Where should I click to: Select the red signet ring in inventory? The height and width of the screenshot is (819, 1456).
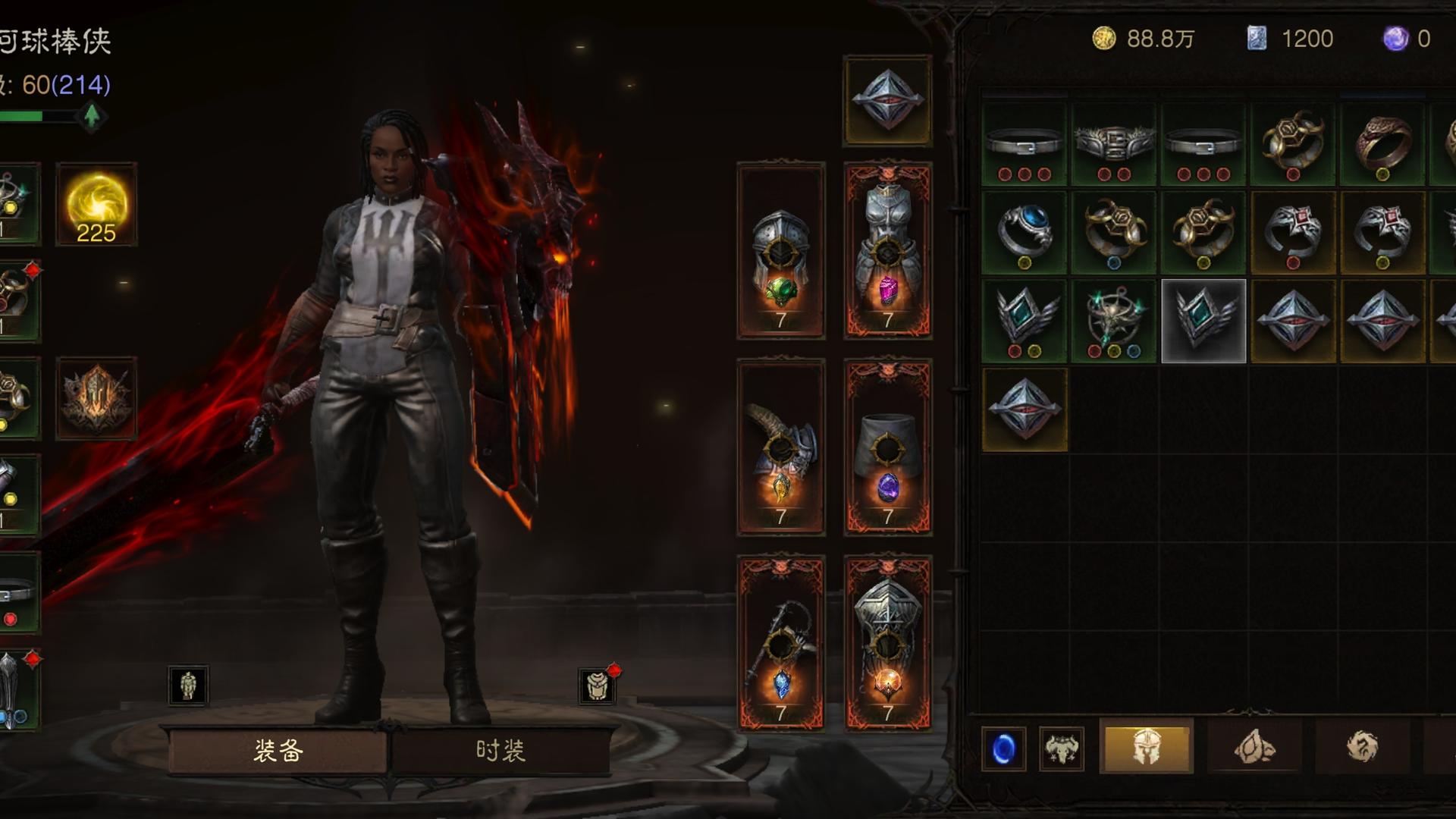click(x=1382, y=144)
